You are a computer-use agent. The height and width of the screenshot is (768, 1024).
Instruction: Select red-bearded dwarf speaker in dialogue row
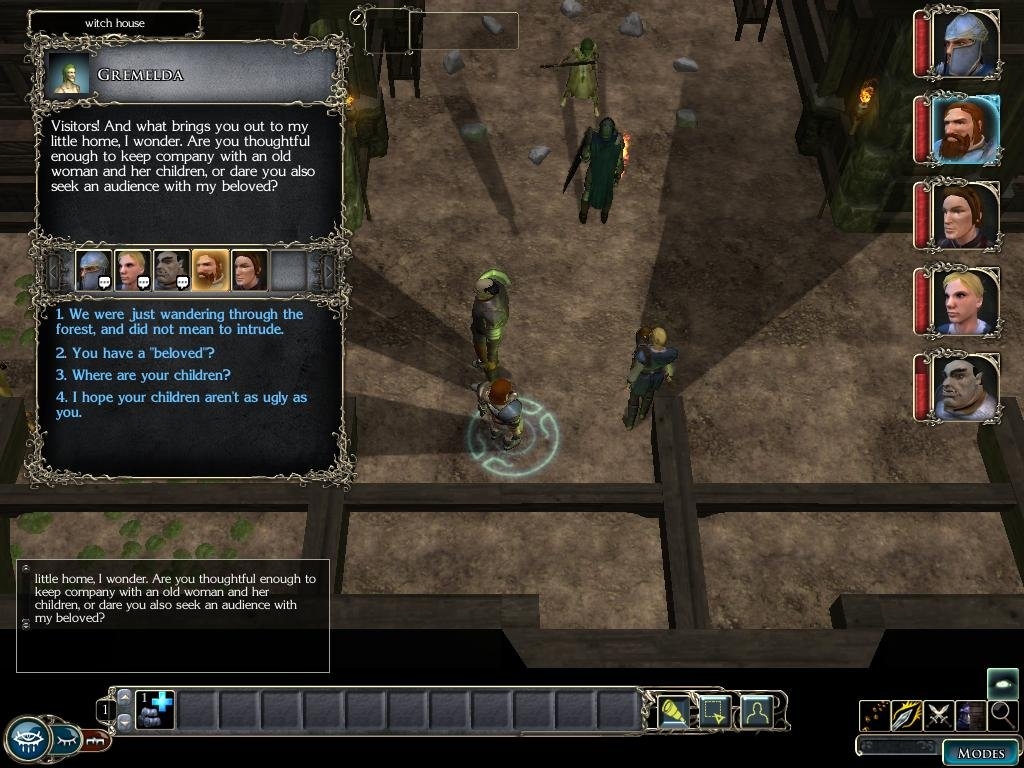(x=210, y=270)
